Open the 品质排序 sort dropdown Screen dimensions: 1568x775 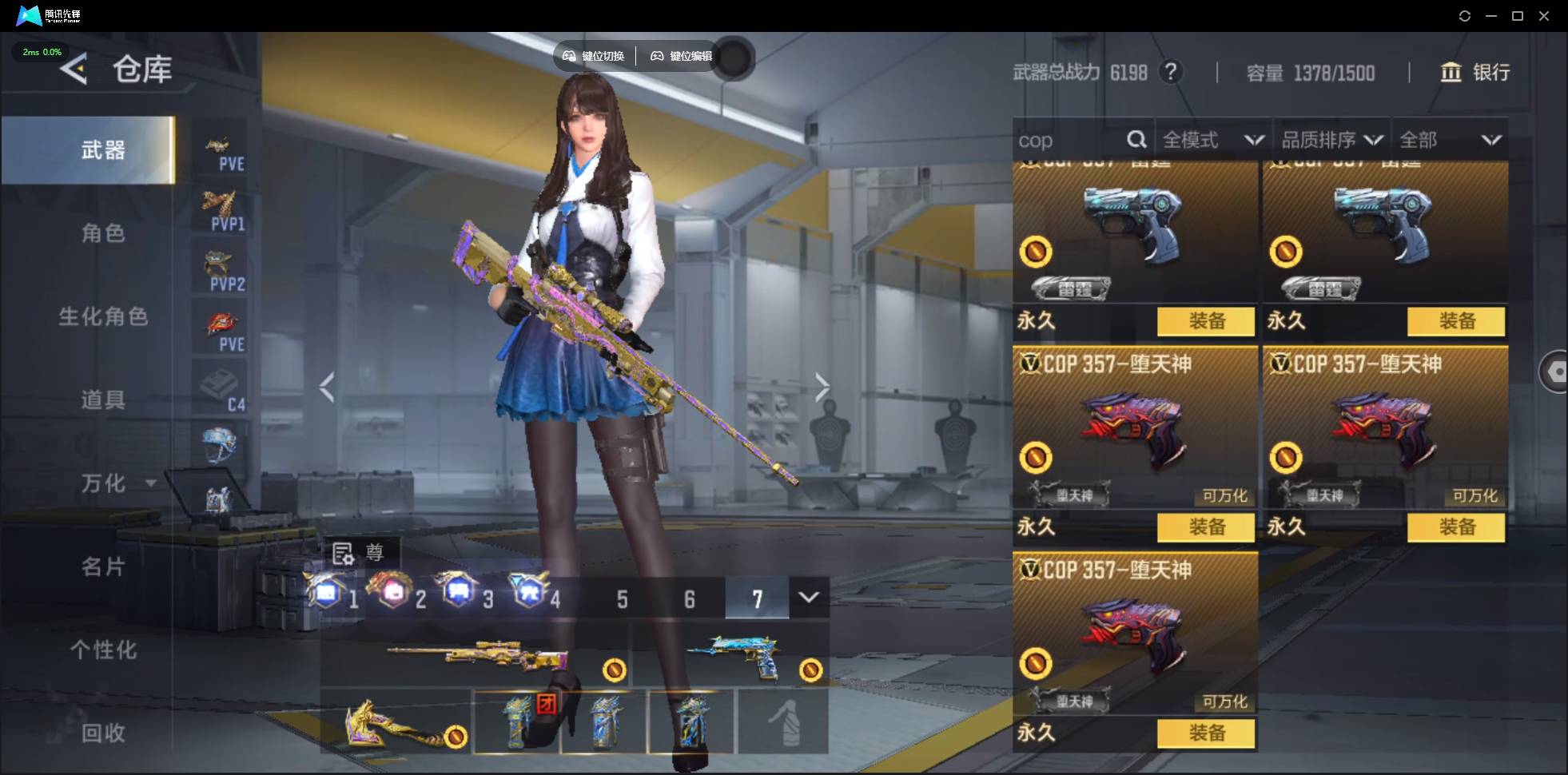point(1331,141)
